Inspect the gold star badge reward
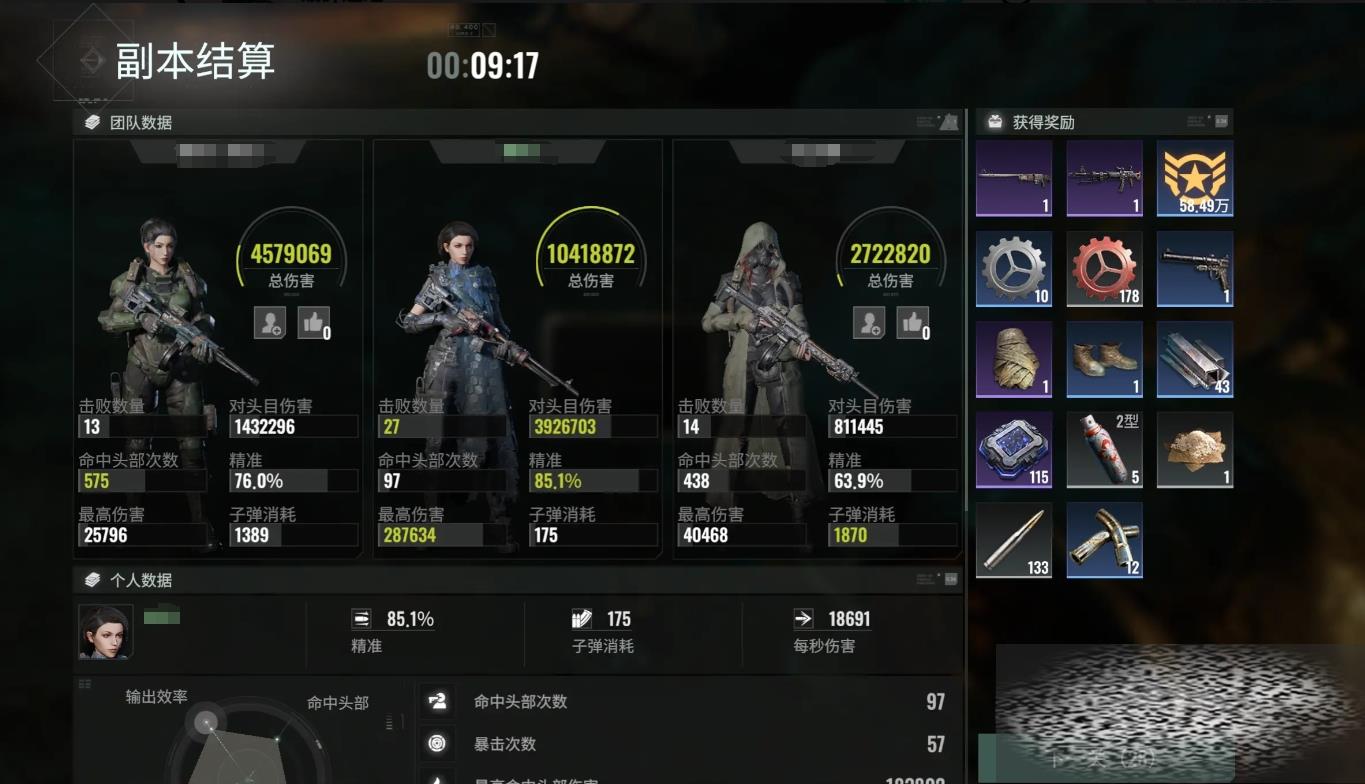Screen dimensions: 1365x784 pyautogui.click(x=1194, y=178)
